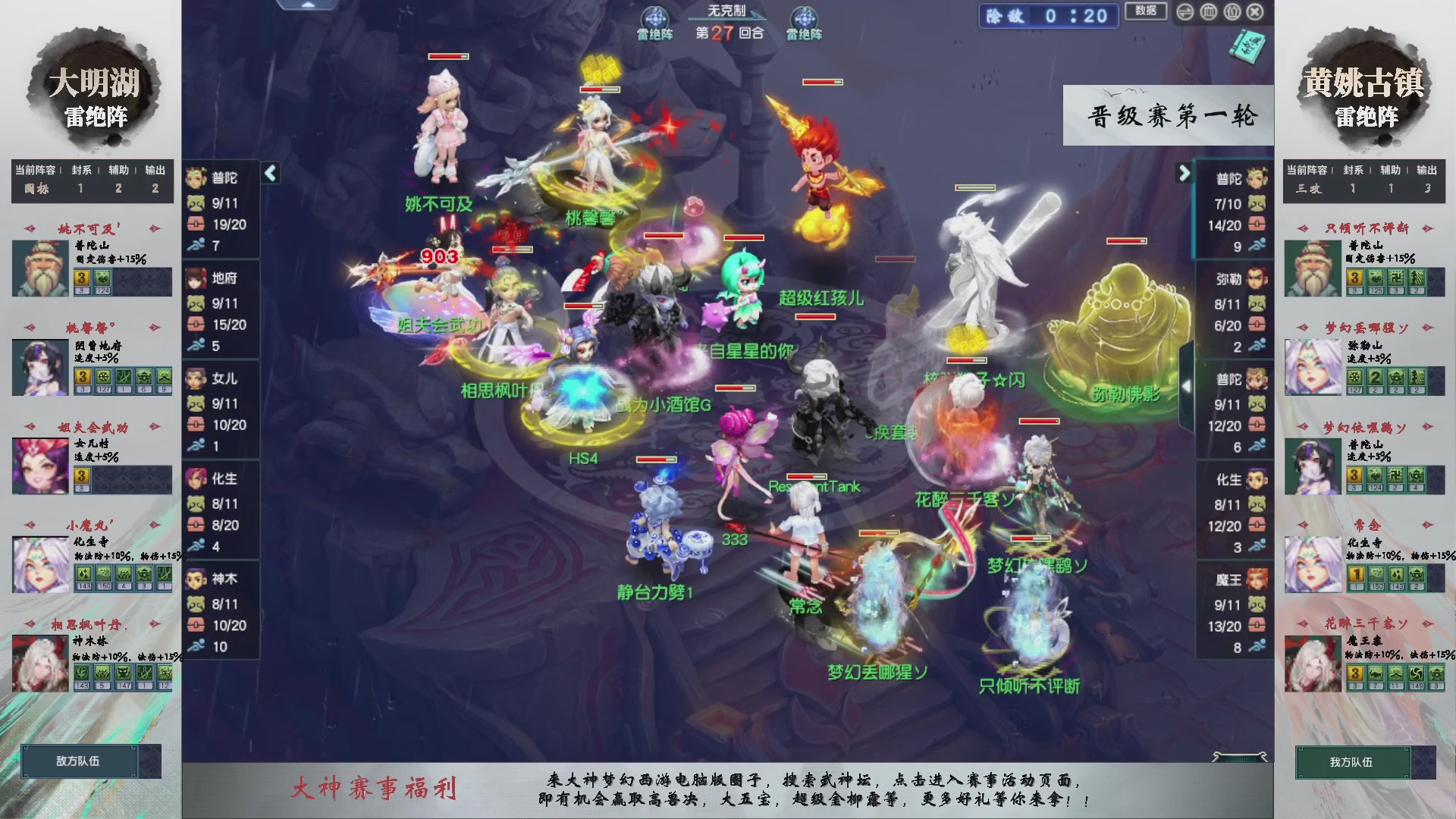Toggle the grid circle icon next to 数据
This screenshot has width=1456, height=819.
[x=1207, y=12]
